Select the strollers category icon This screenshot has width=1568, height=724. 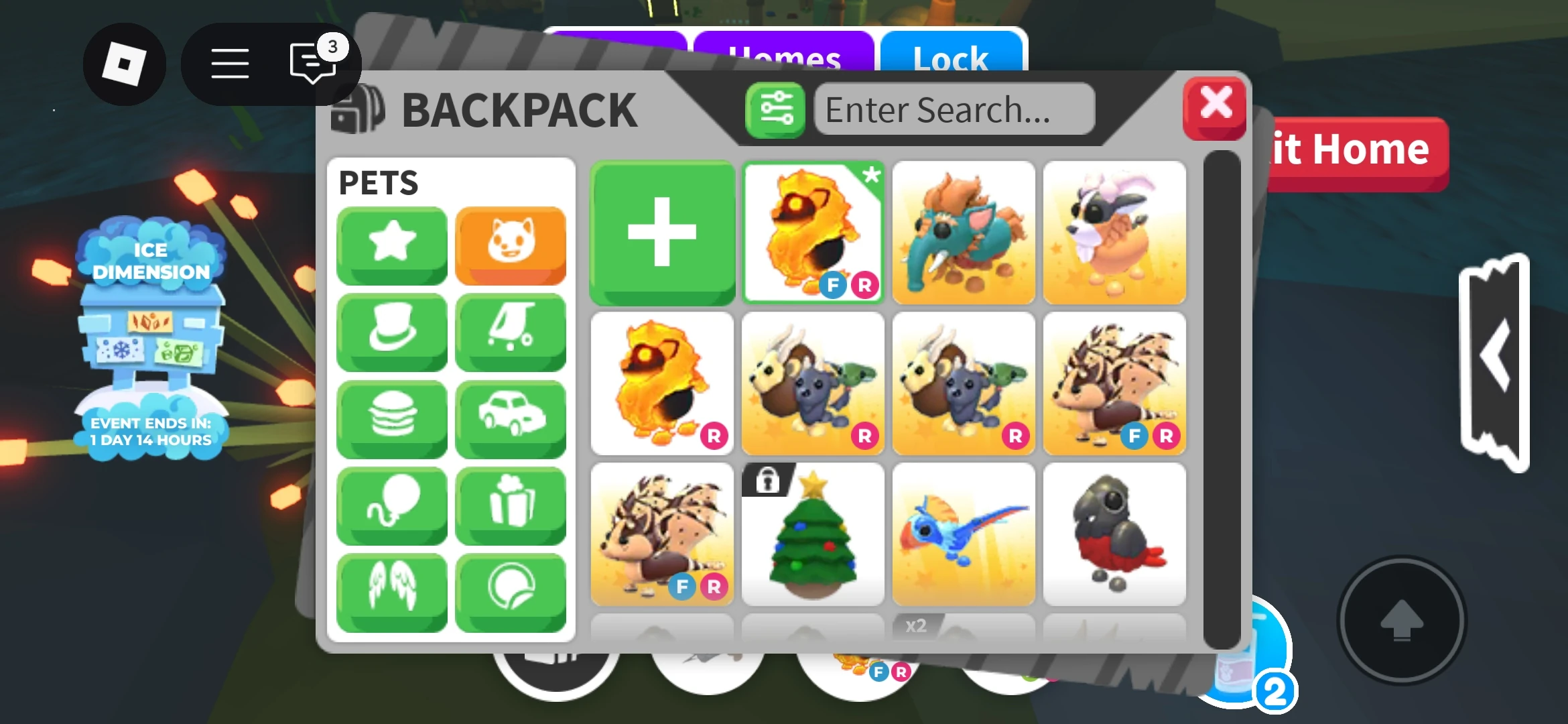click(x=511, y=332)
